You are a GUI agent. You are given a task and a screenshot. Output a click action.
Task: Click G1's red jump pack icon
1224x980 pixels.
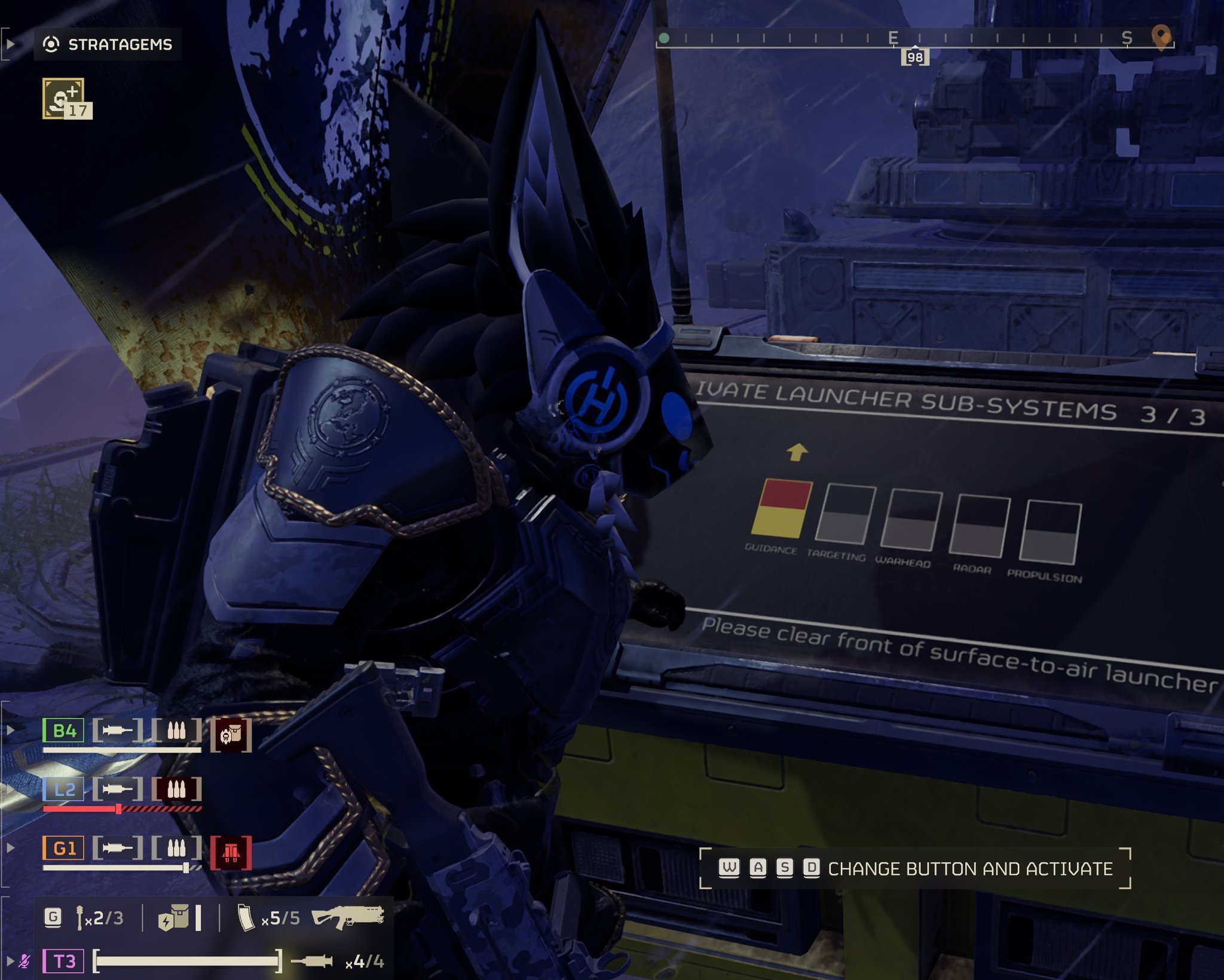[231, 853]
